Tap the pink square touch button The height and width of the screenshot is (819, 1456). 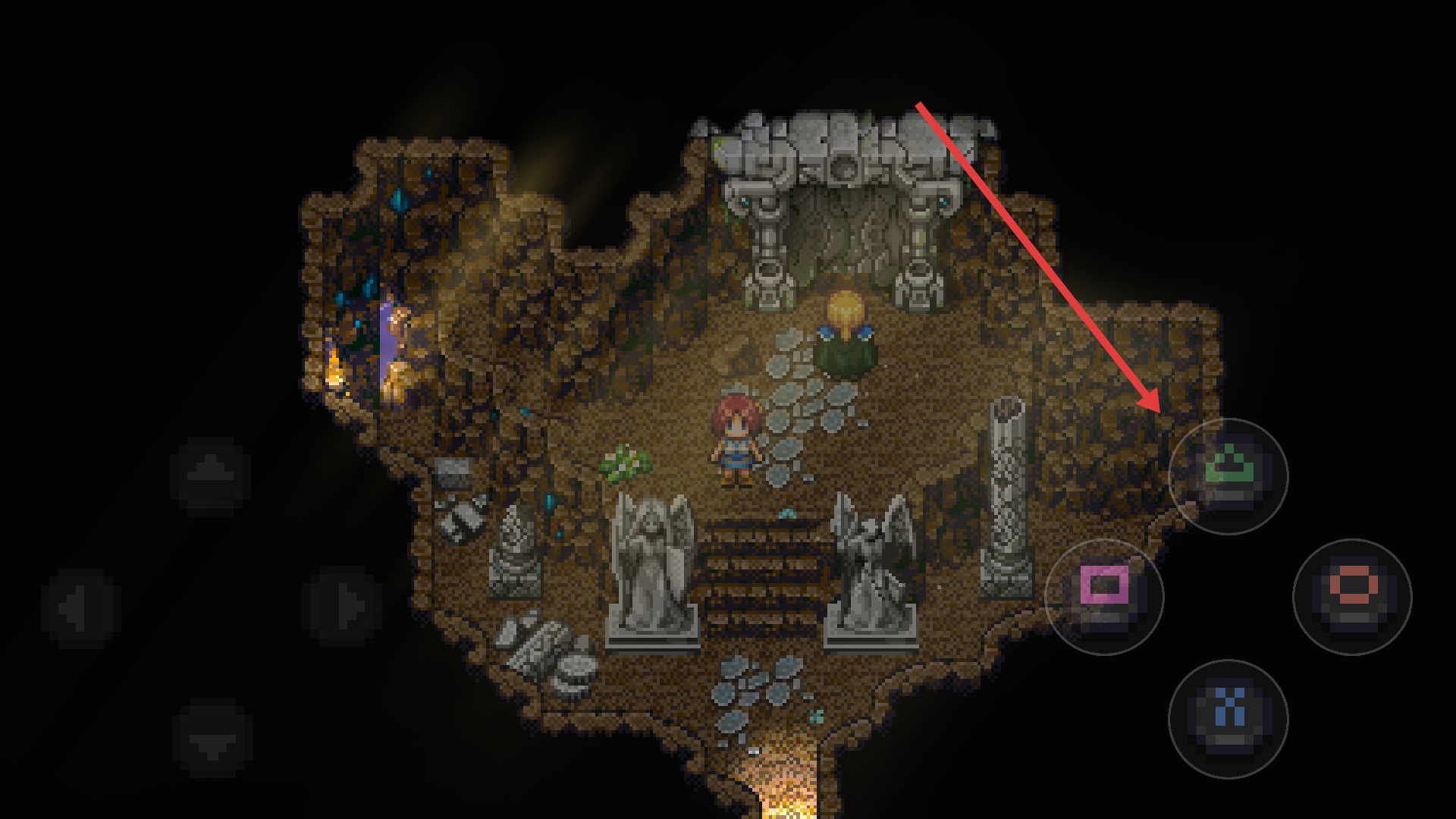pos(1104,597)
